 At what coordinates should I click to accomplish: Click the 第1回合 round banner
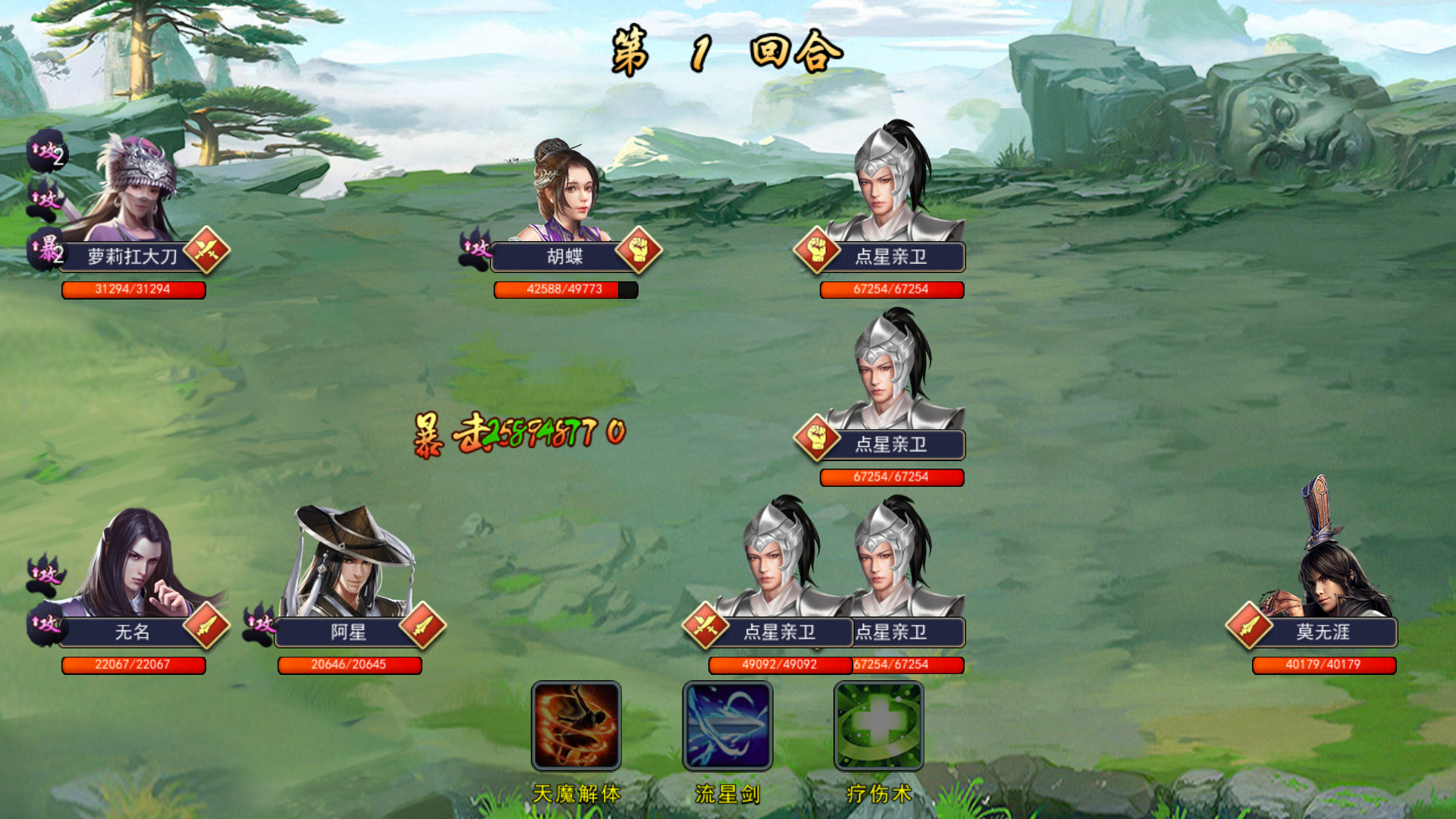point(724,52)
